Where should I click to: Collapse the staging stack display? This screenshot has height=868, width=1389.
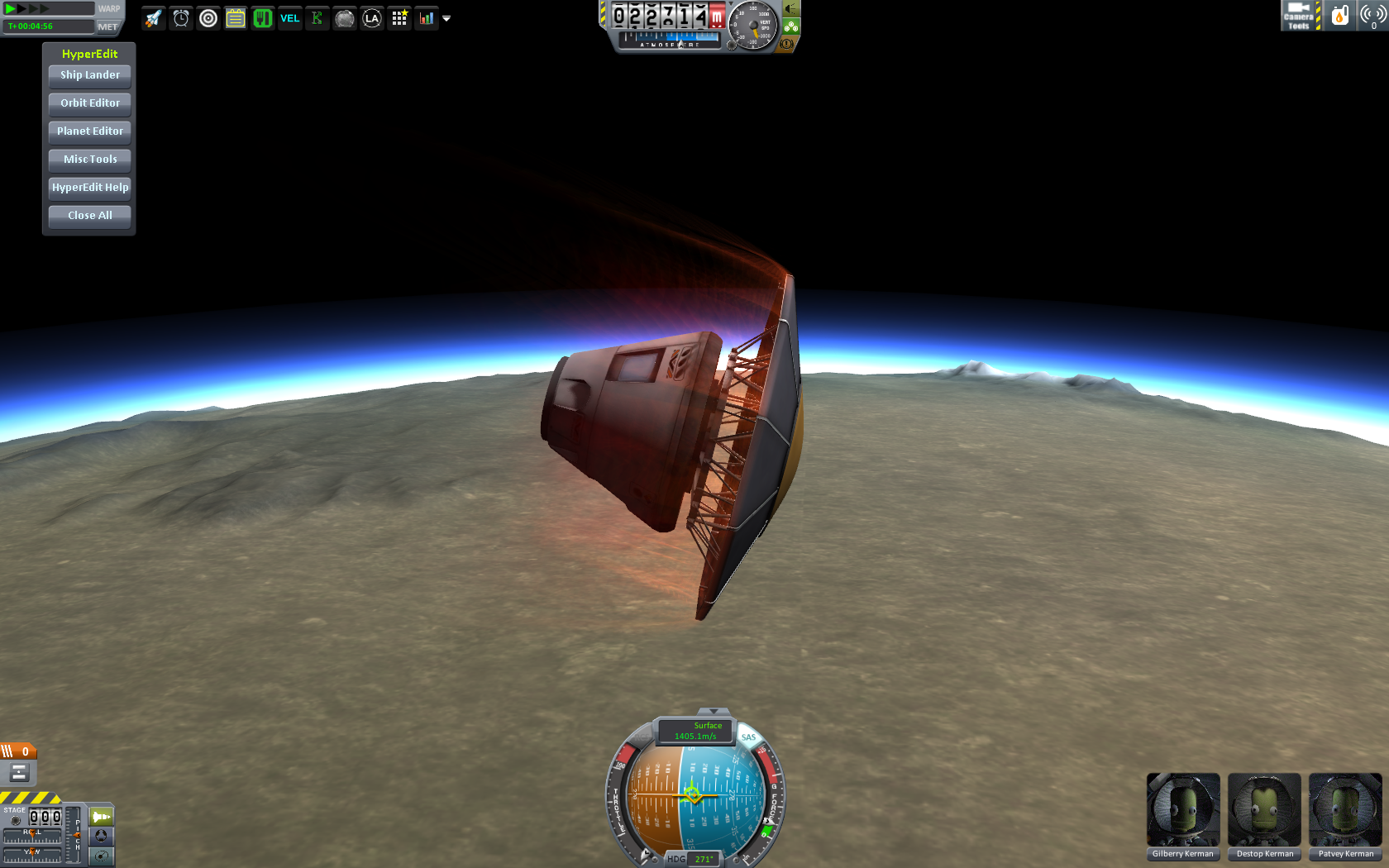[18, 770]
